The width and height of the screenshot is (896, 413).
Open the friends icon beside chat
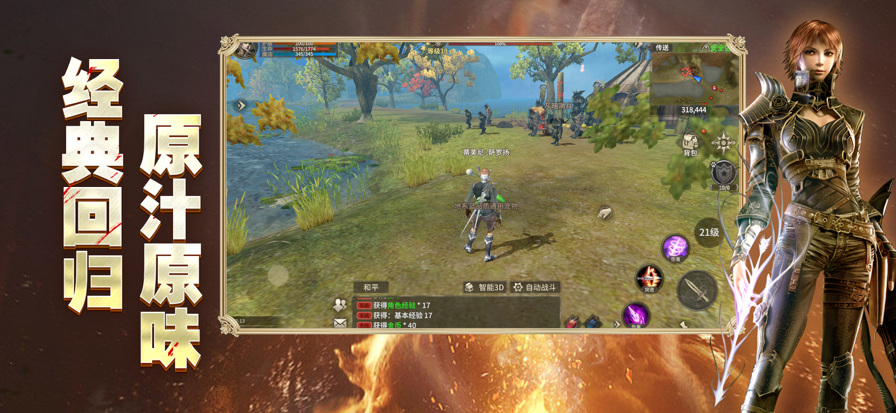(340, 305)
